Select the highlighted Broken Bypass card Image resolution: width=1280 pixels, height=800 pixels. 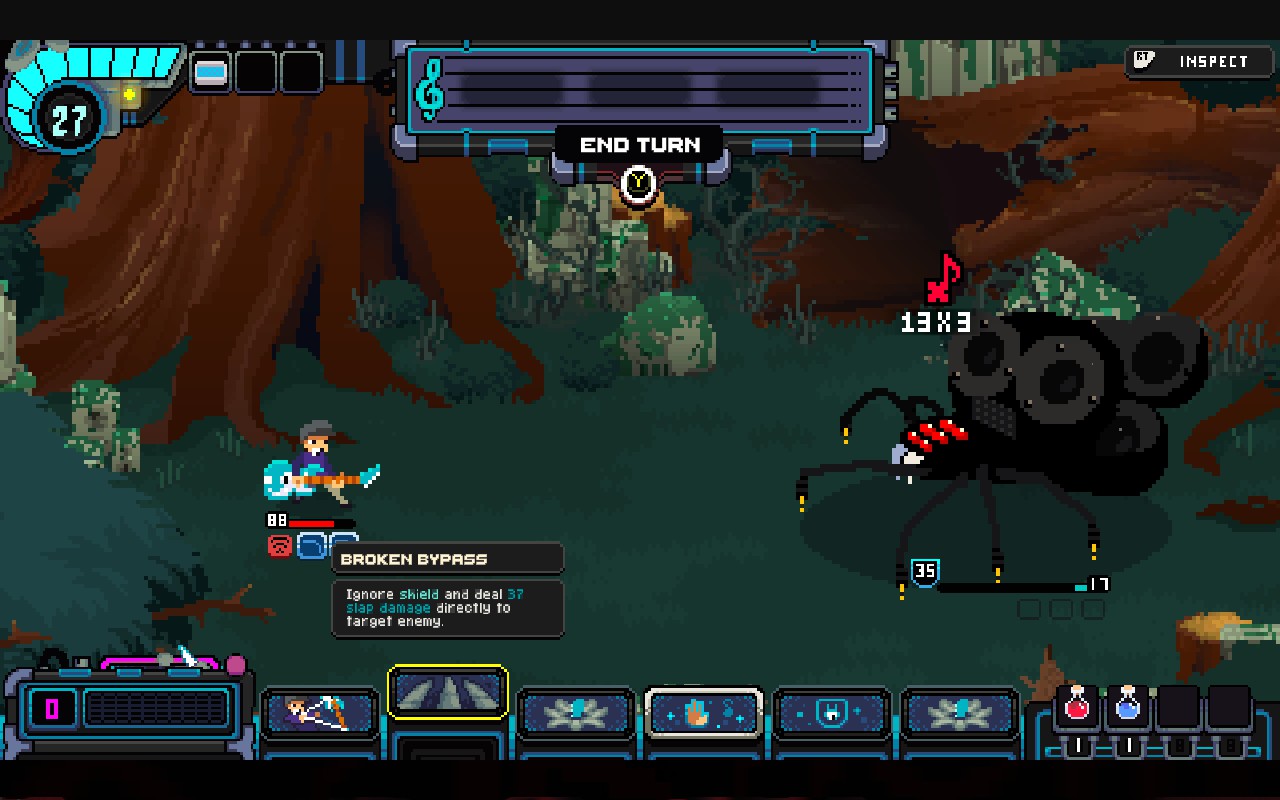(x=448, y=692)
